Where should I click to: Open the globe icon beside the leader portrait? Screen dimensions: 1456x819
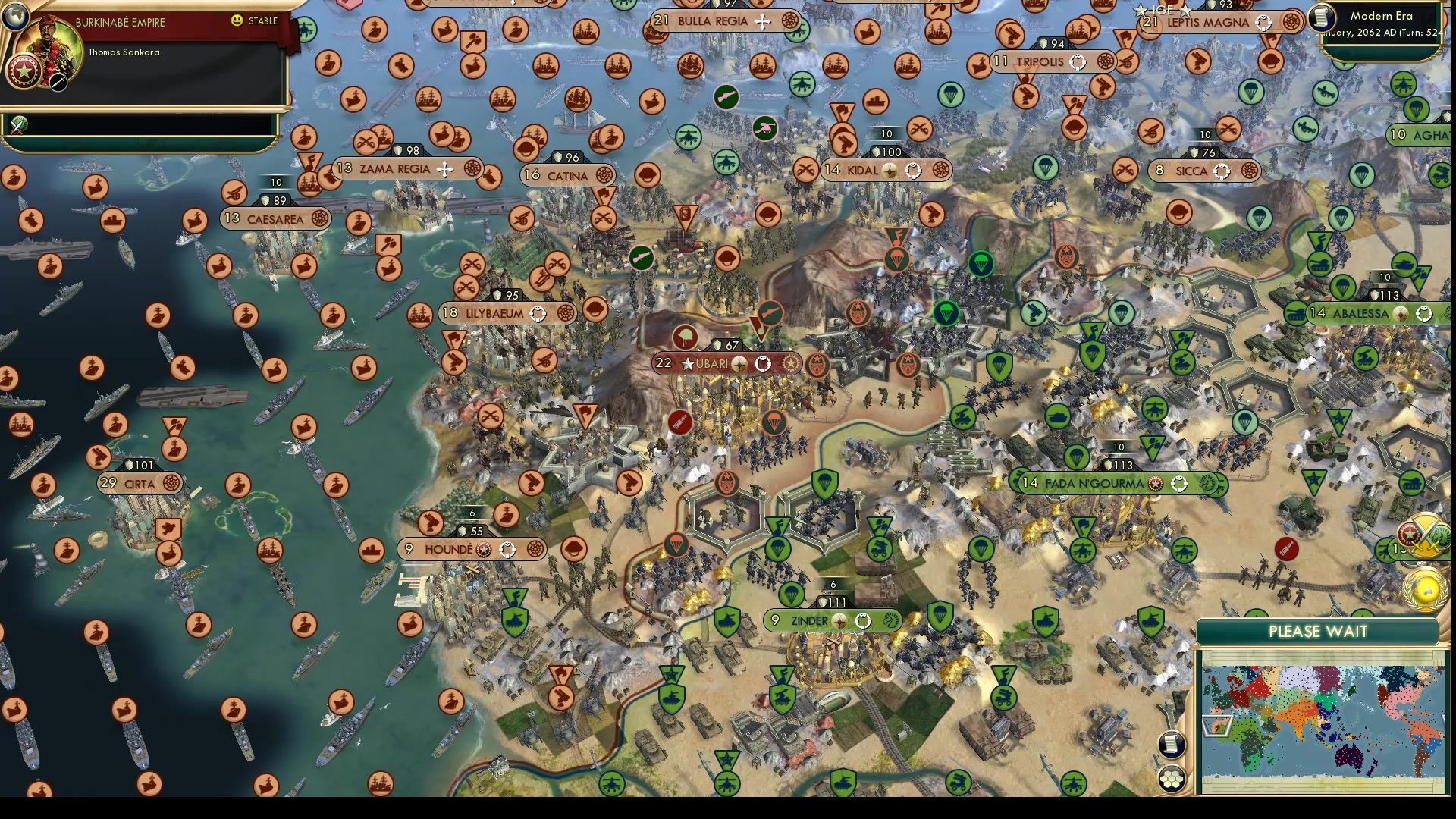tap(15, 14)
